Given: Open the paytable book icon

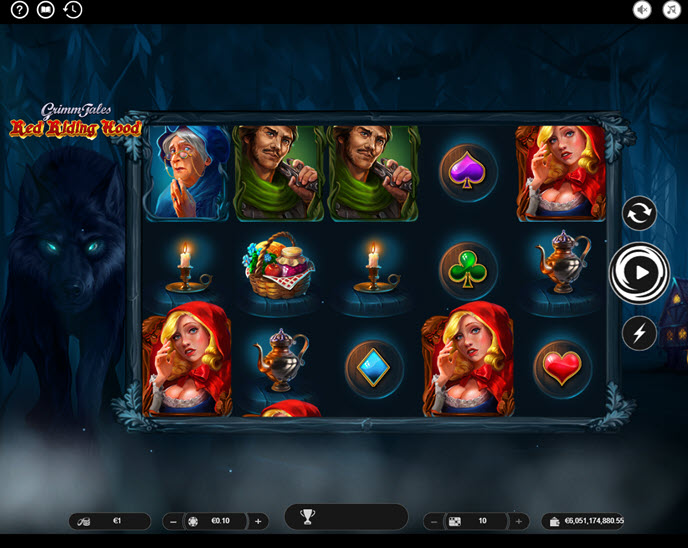Looking at the screenshot, I should [45, 10].
